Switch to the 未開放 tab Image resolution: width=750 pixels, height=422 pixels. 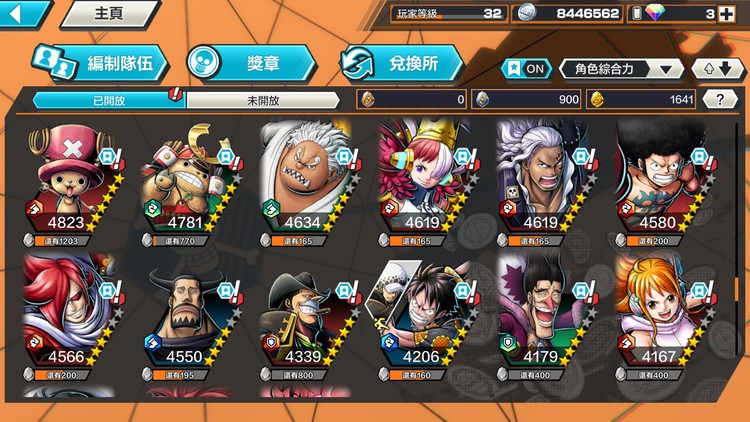click(263, 100)
